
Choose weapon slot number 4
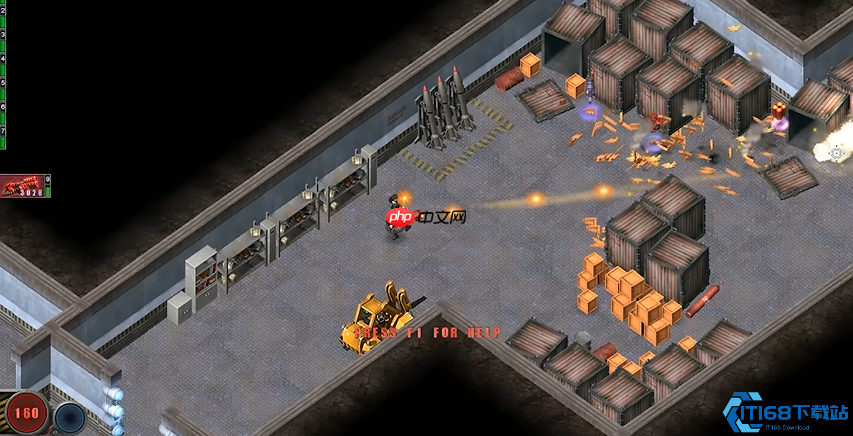click(3, 58)
